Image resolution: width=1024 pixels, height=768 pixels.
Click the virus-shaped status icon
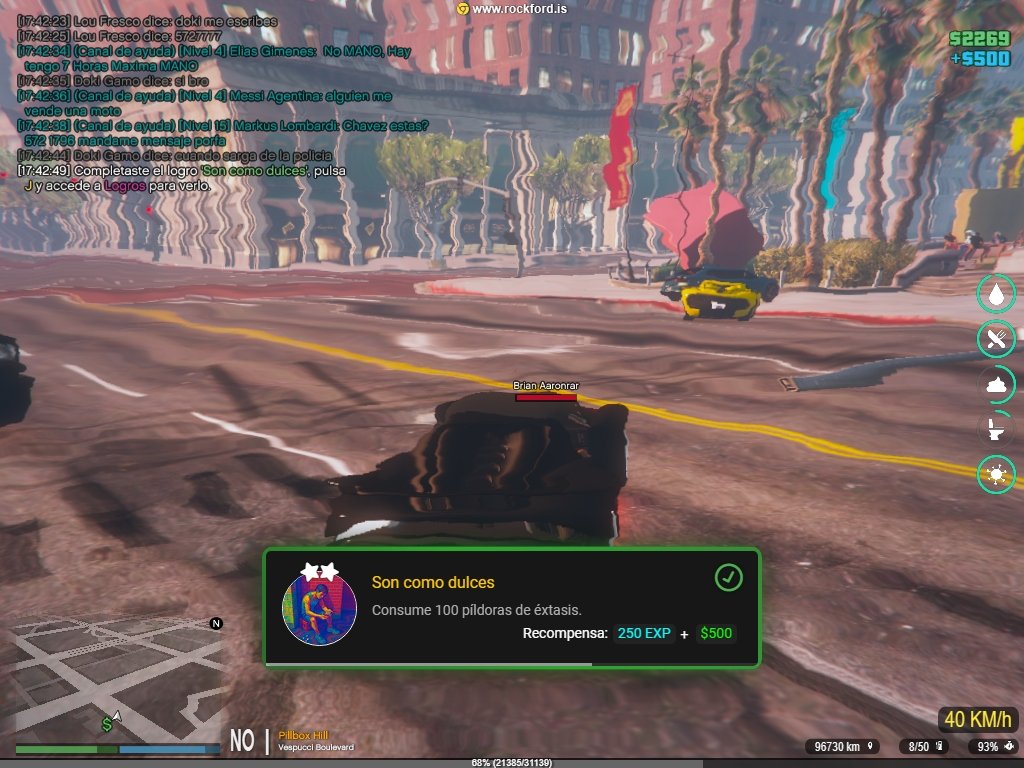(x=996, y=475)
